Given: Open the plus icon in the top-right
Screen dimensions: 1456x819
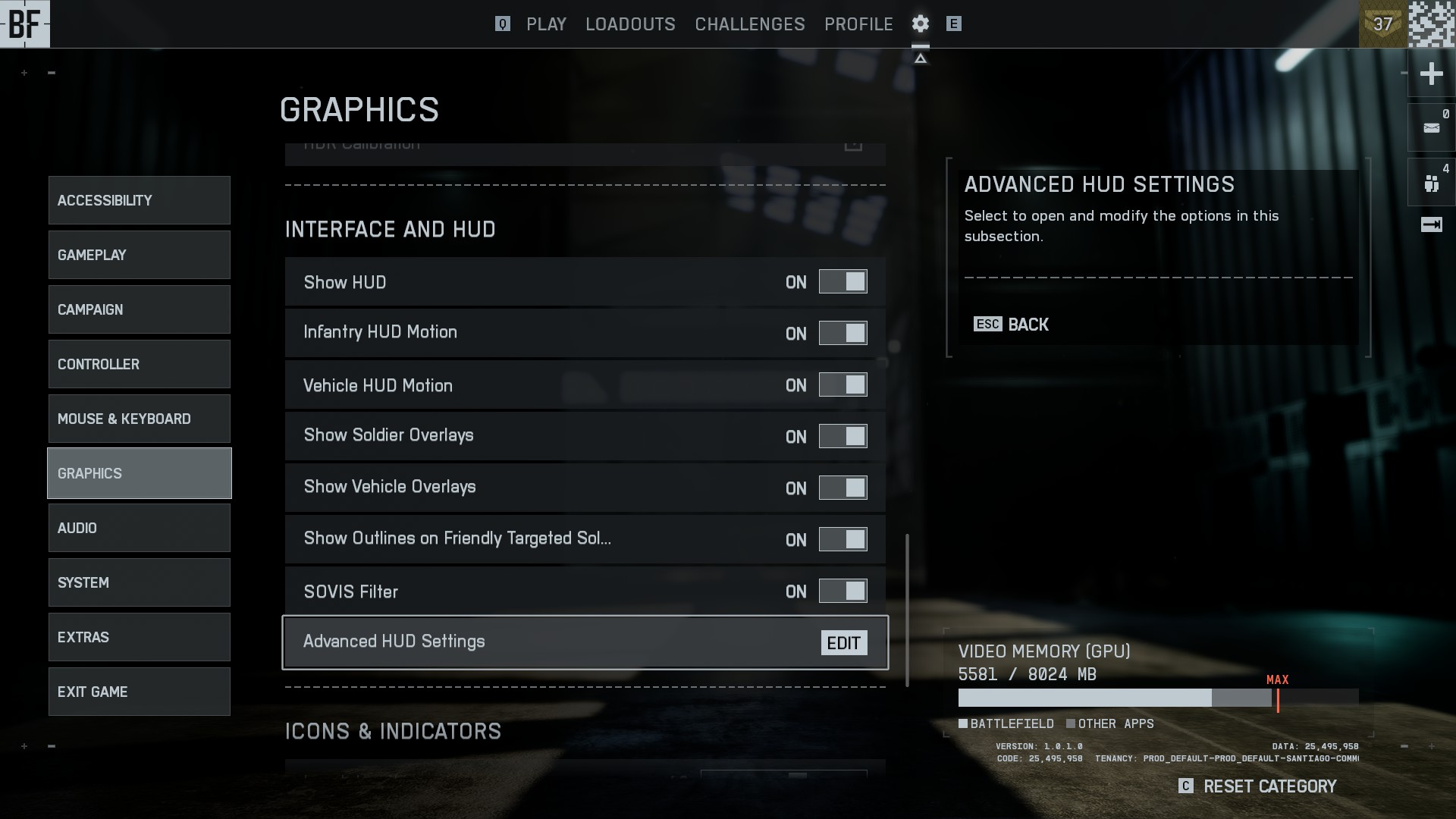Looking at the screenshot, I should click(x=1431, y=74).
